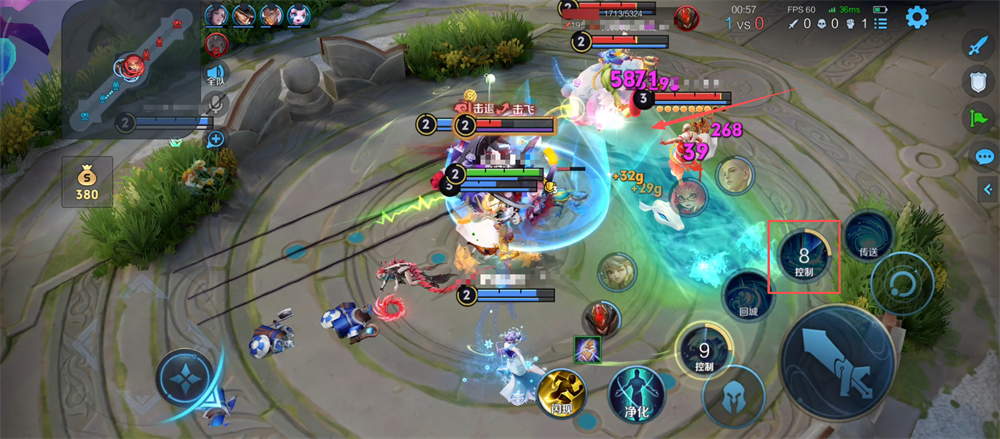Screen dimensions: 1000x439
Task: Collapse the signal panel with arrow
Action: pyautogui.click(x=987, y=189)
